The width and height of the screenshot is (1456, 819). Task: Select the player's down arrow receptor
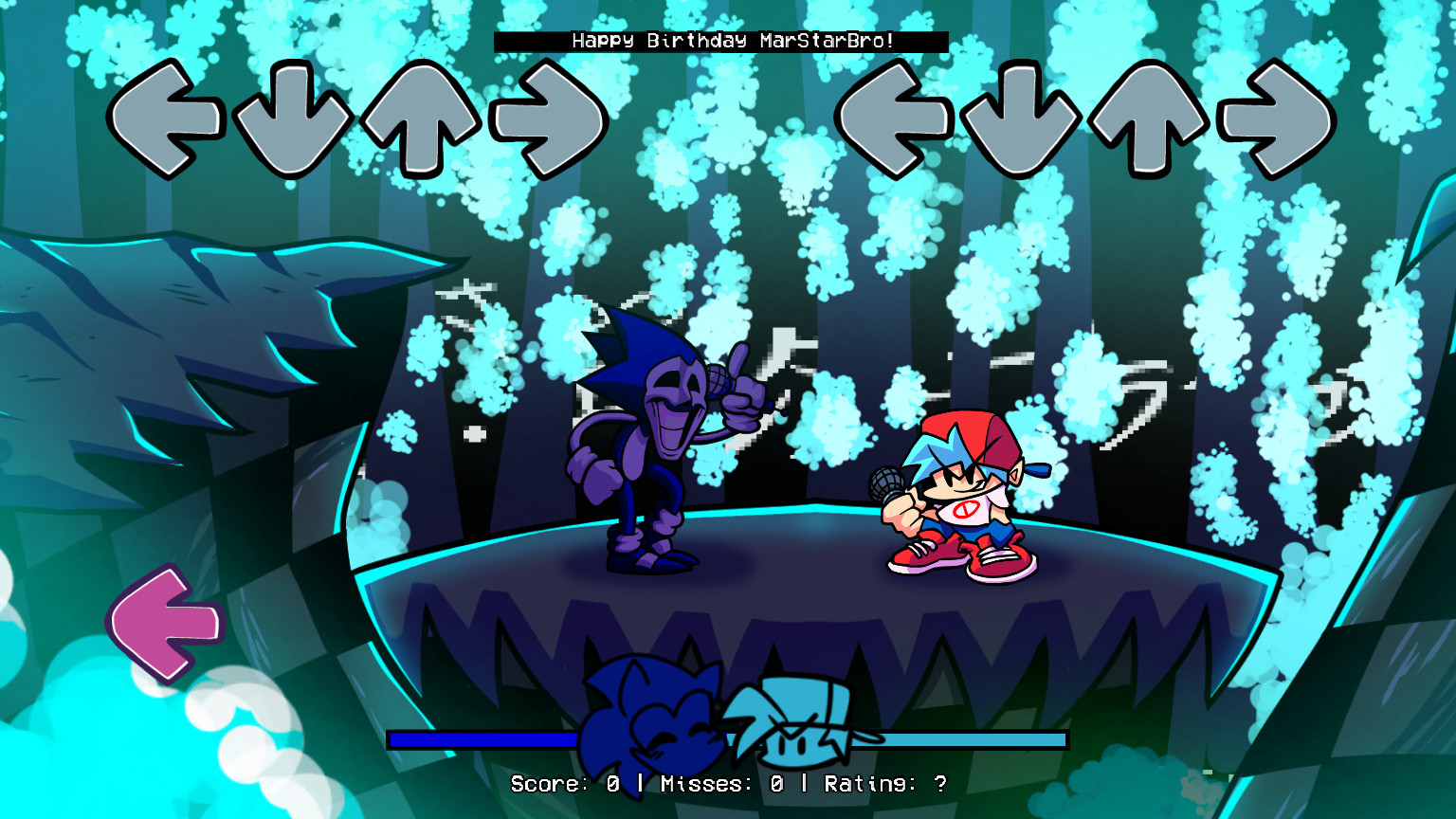pos(1019,118)
